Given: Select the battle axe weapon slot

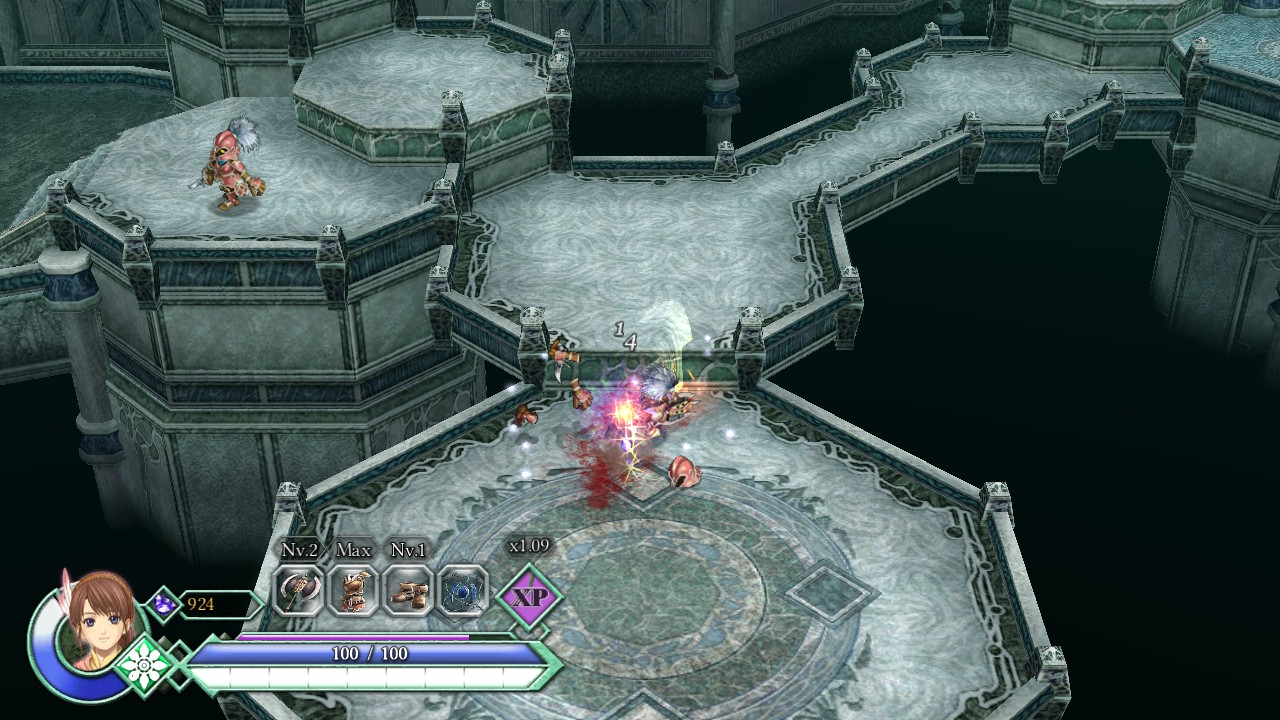Looking at the screenshot, I should coord(298,591).
